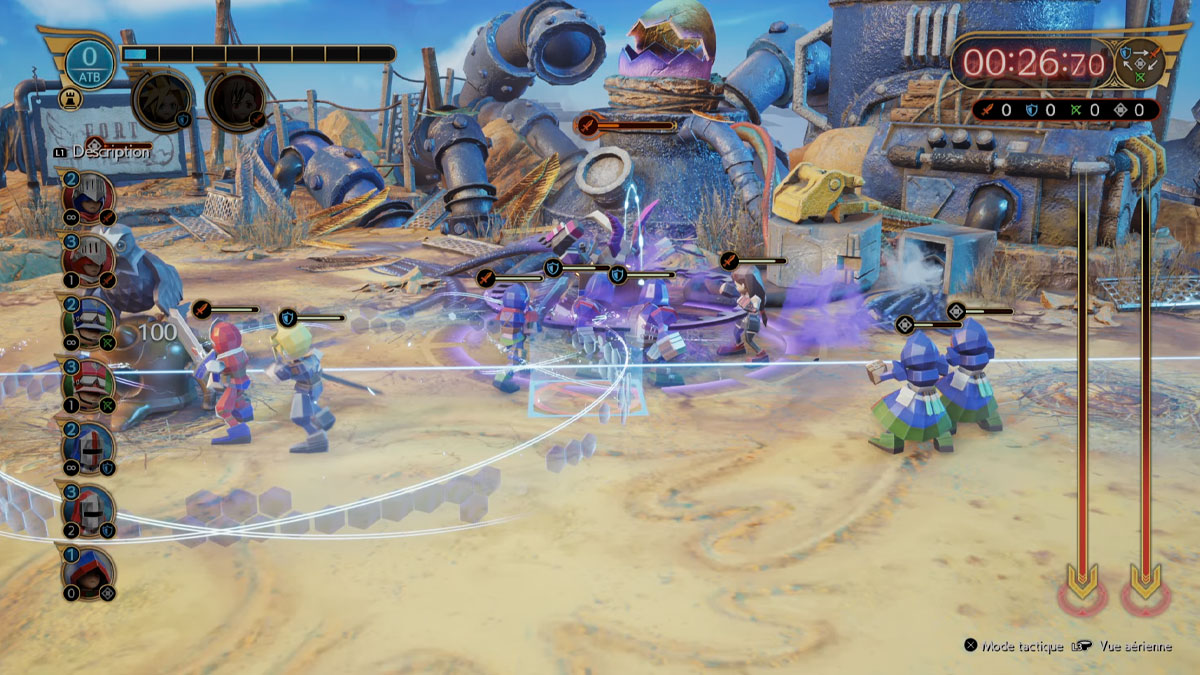Select the dark-haired hero portrait with sword badge
This screenshot has width=1200, height=675.
(236, 100)
